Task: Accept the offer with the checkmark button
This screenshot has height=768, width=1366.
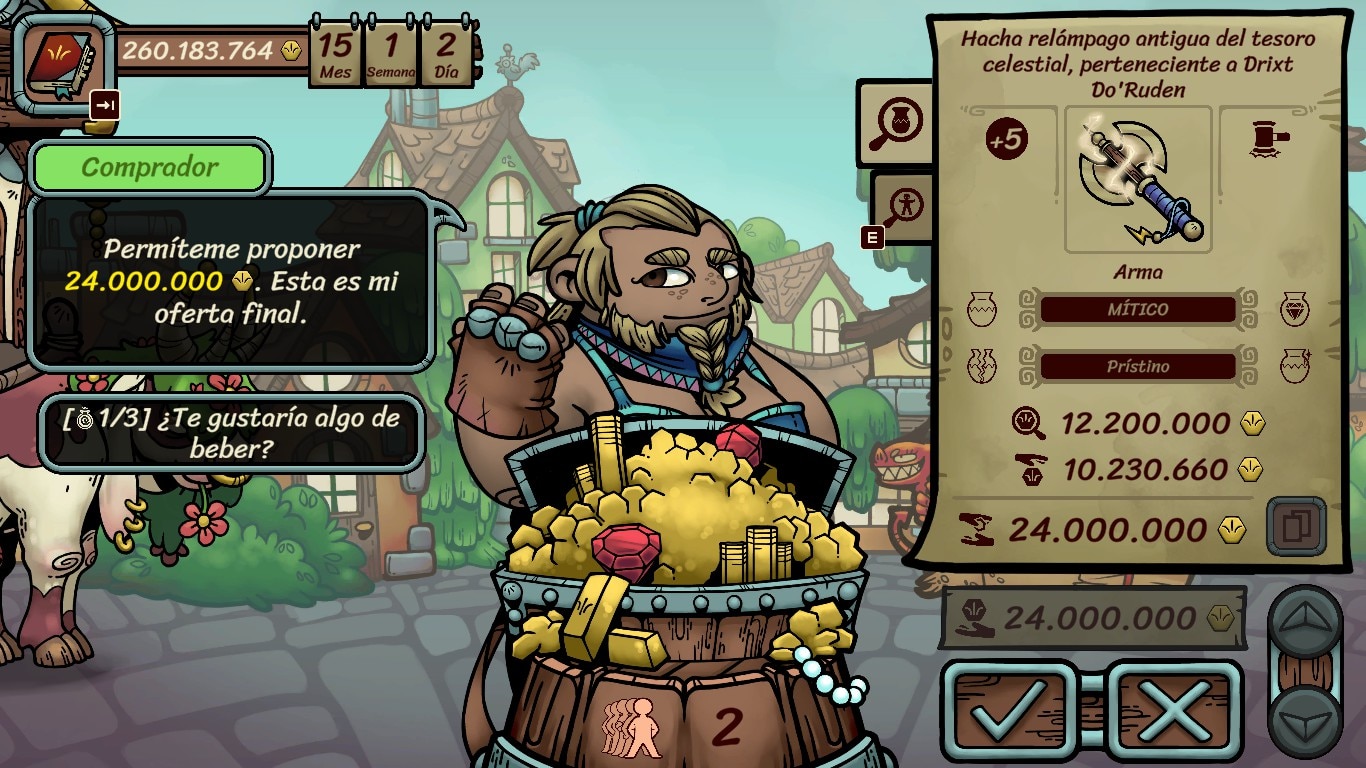Action: coord(1010,710)
